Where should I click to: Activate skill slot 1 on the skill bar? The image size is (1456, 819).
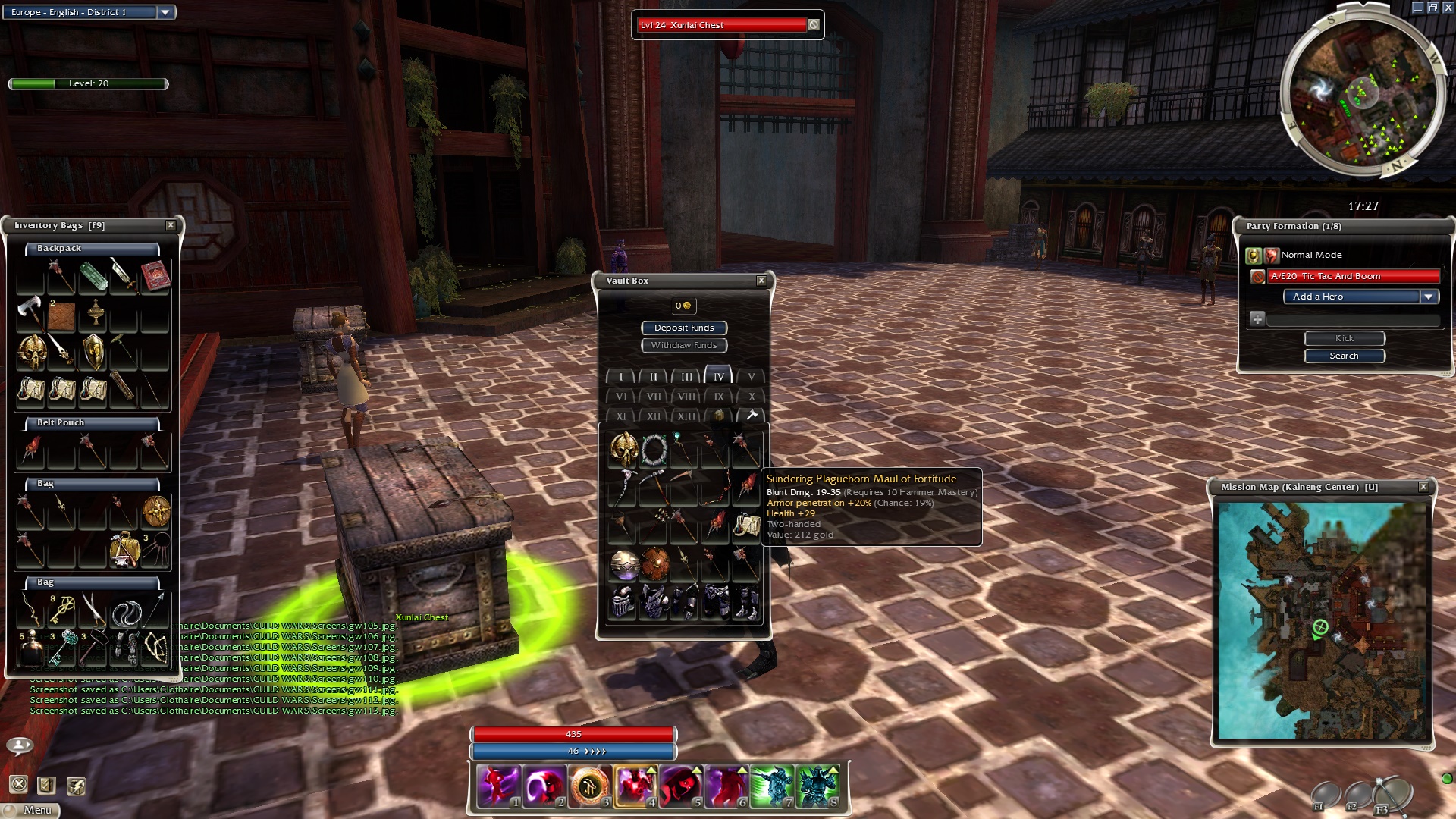(498, 785)
